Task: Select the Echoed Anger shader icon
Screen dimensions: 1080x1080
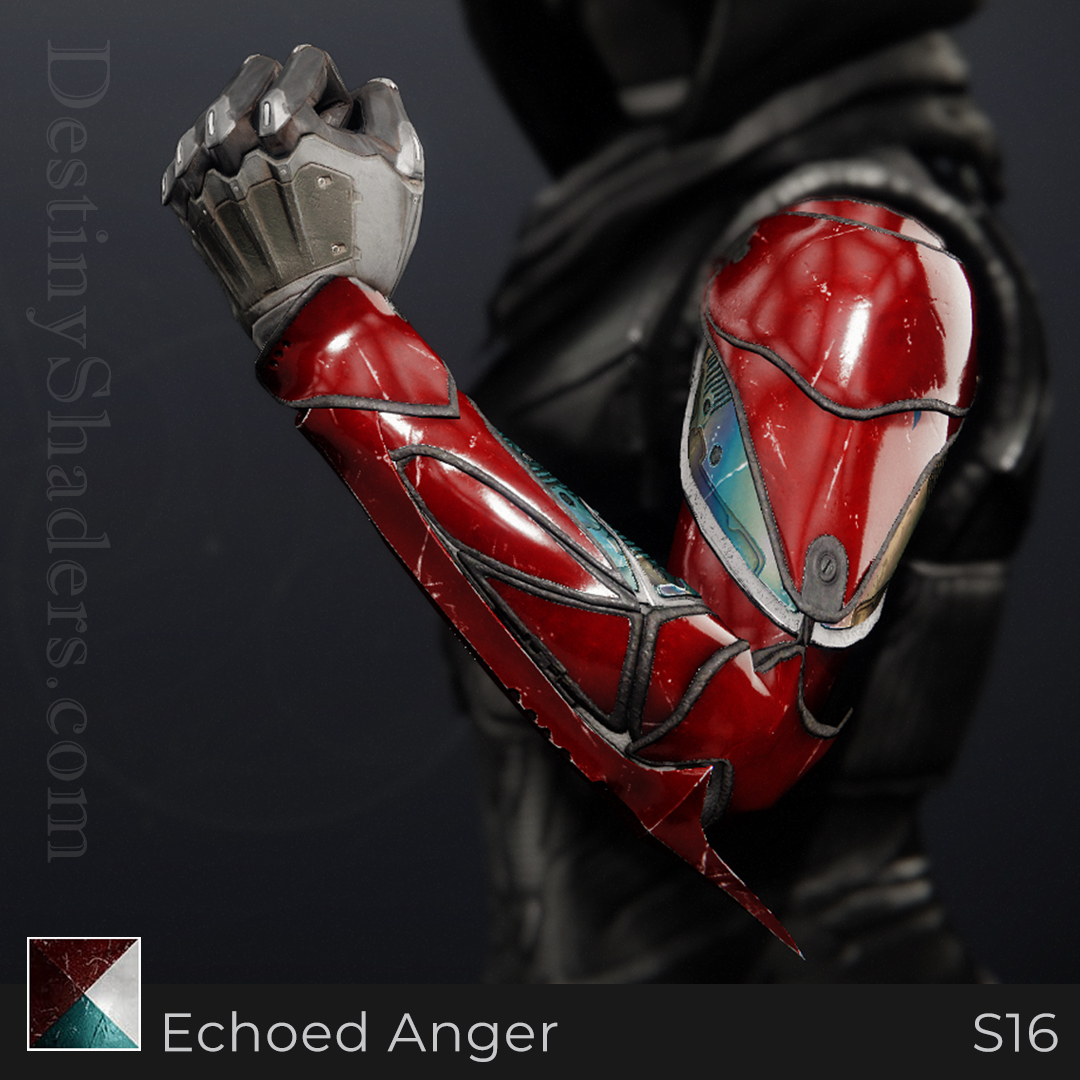Action: [84, 993]
